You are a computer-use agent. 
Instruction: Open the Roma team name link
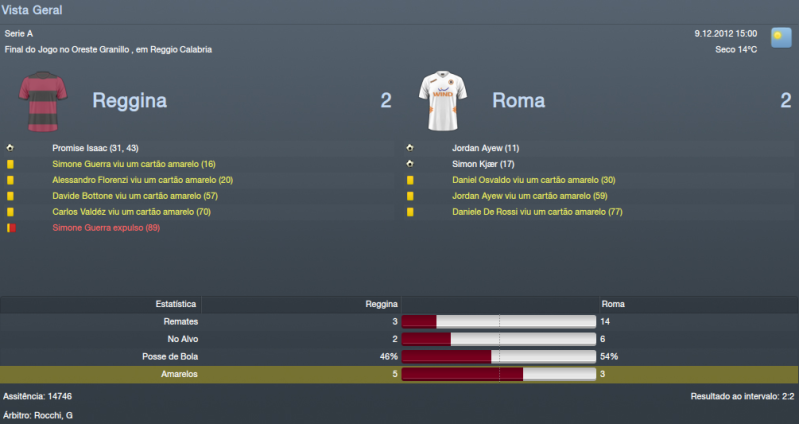click(x=518, y=100)
